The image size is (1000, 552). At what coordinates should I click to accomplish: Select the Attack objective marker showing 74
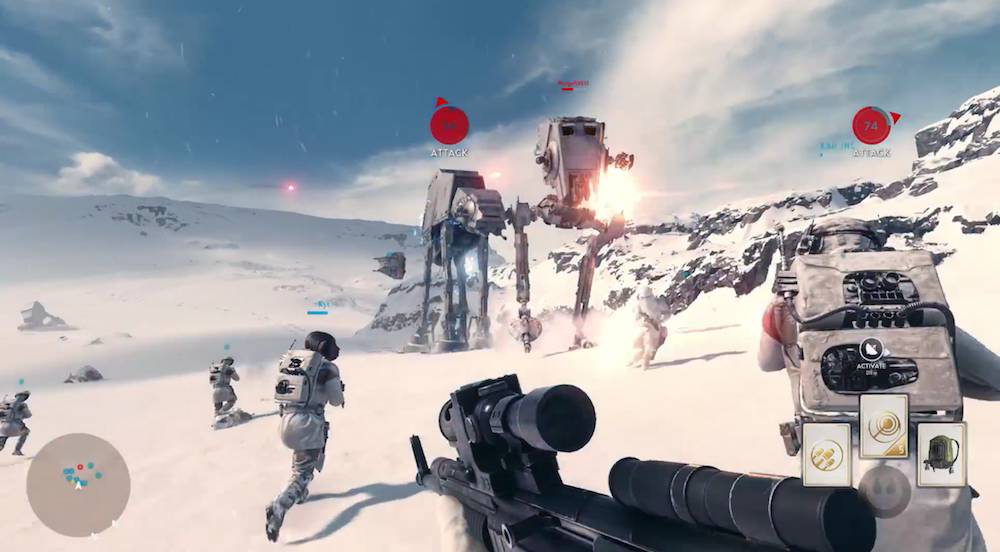tap(871, 125)
